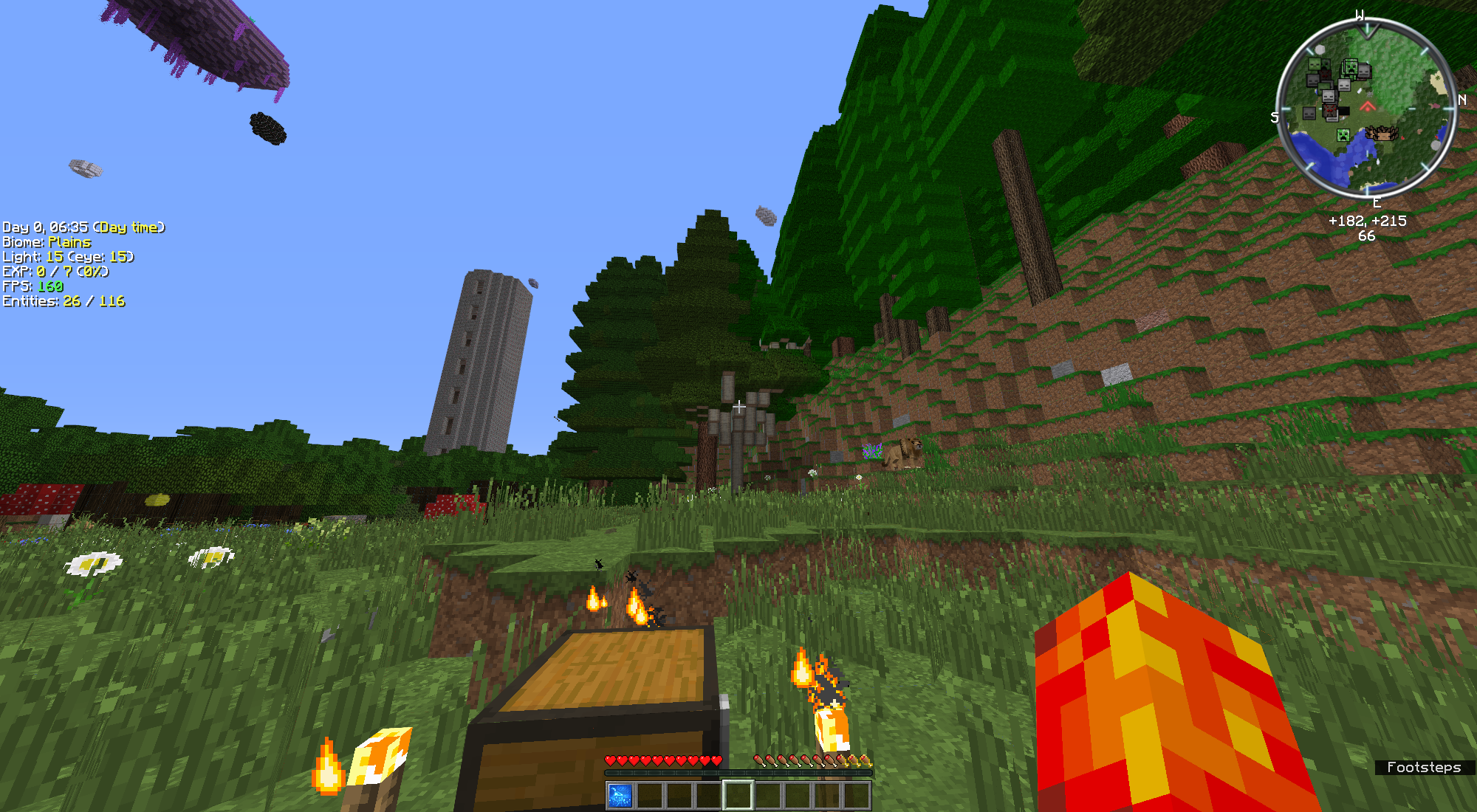
Task: Click the Footsteps subtitle label
Action: 1425,768
